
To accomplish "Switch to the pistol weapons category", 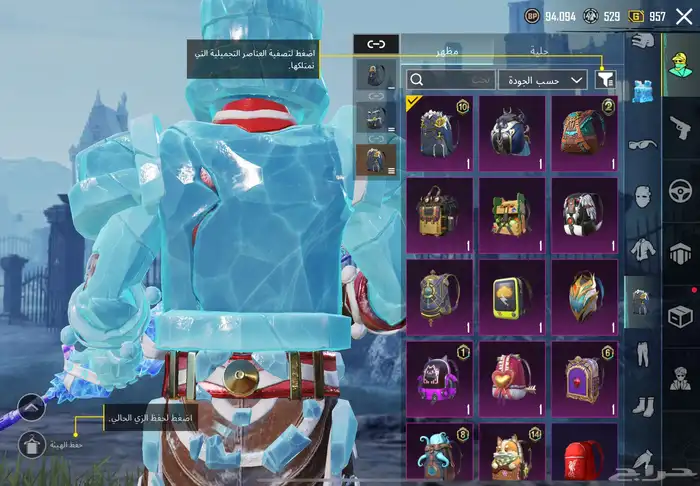I will click(x=681, y=123).
